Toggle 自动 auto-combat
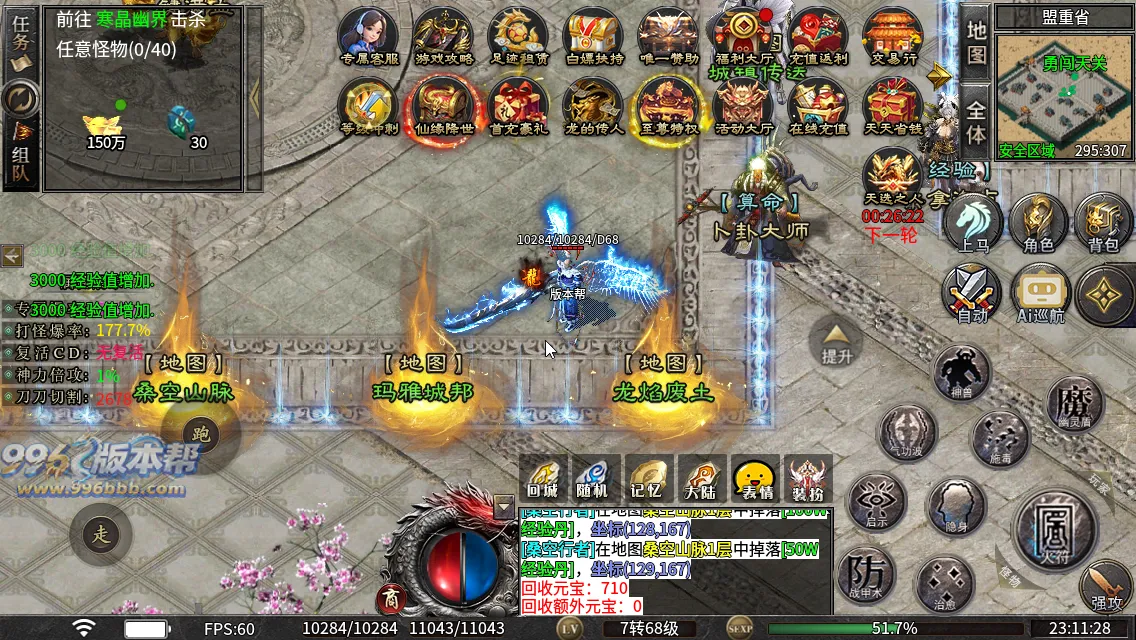The width and height of the screenshot is (1136, 640). coord(972,294)
